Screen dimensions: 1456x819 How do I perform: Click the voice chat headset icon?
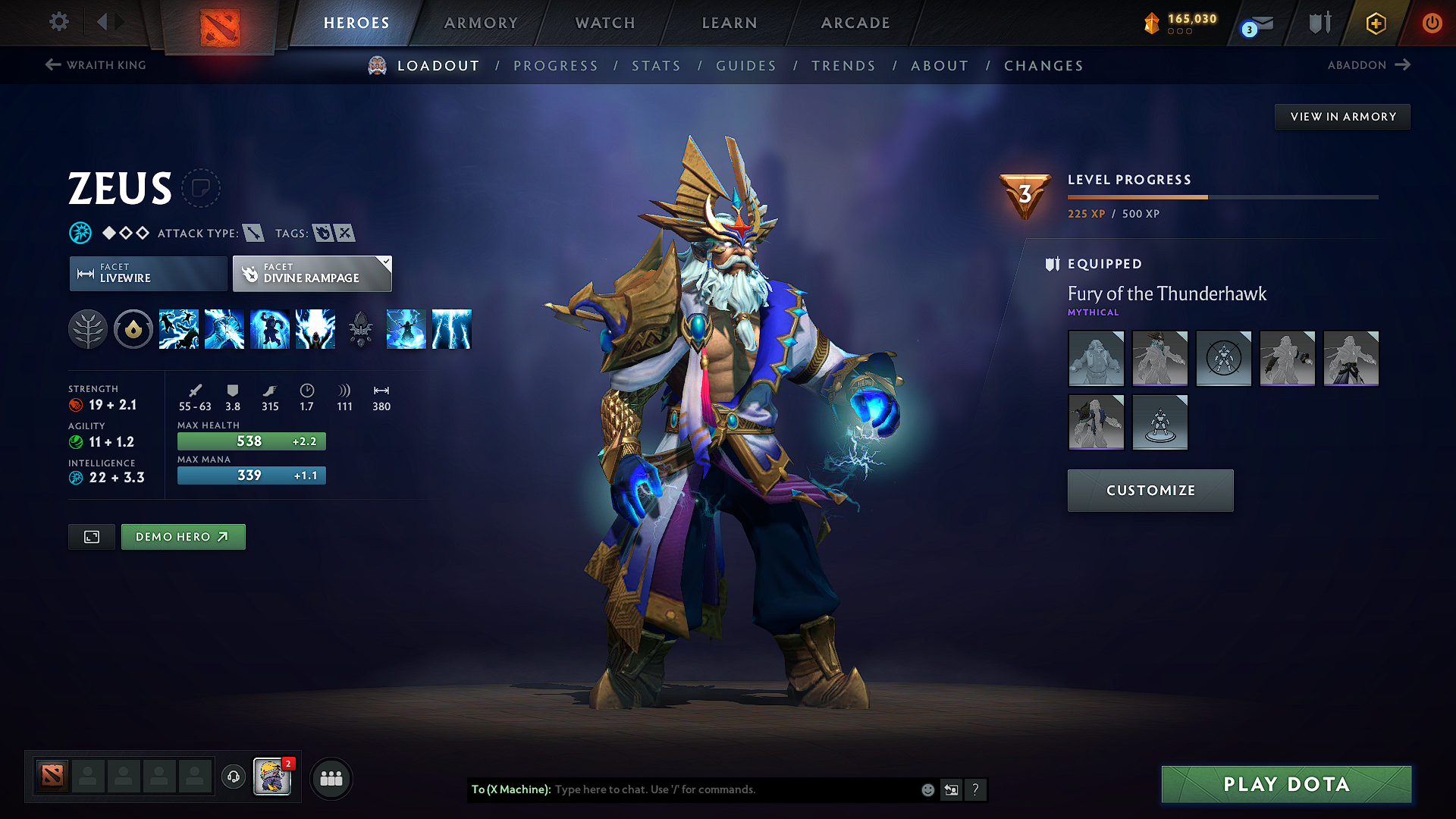coord(233,777)
